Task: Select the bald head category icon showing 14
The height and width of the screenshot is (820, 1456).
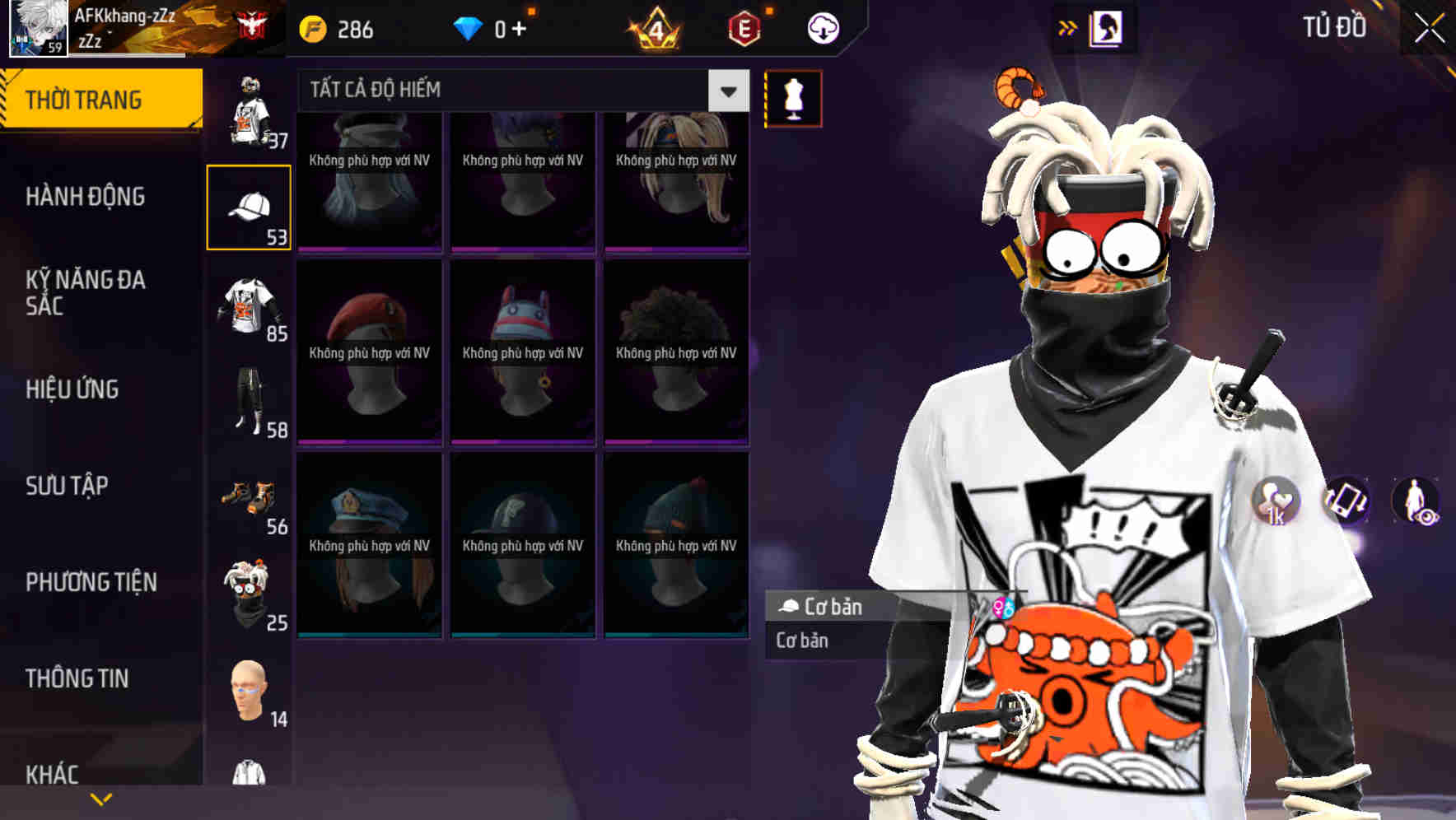Action: tap(249, 692)
